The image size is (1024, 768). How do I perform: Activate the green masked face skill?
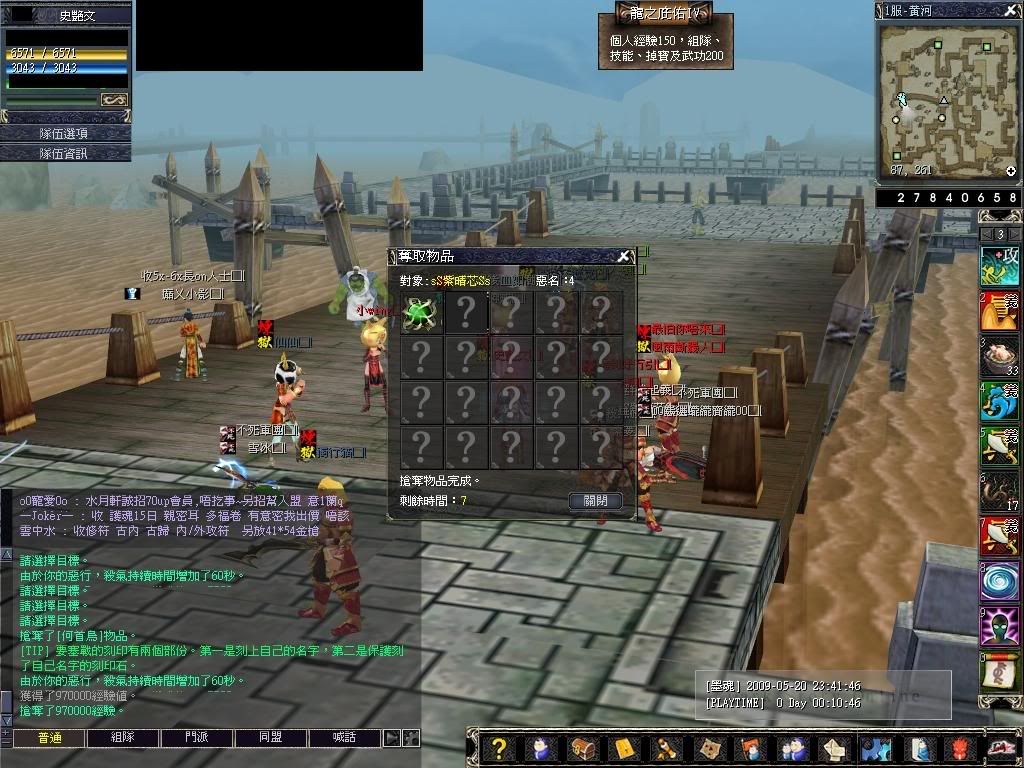point(999,627)
